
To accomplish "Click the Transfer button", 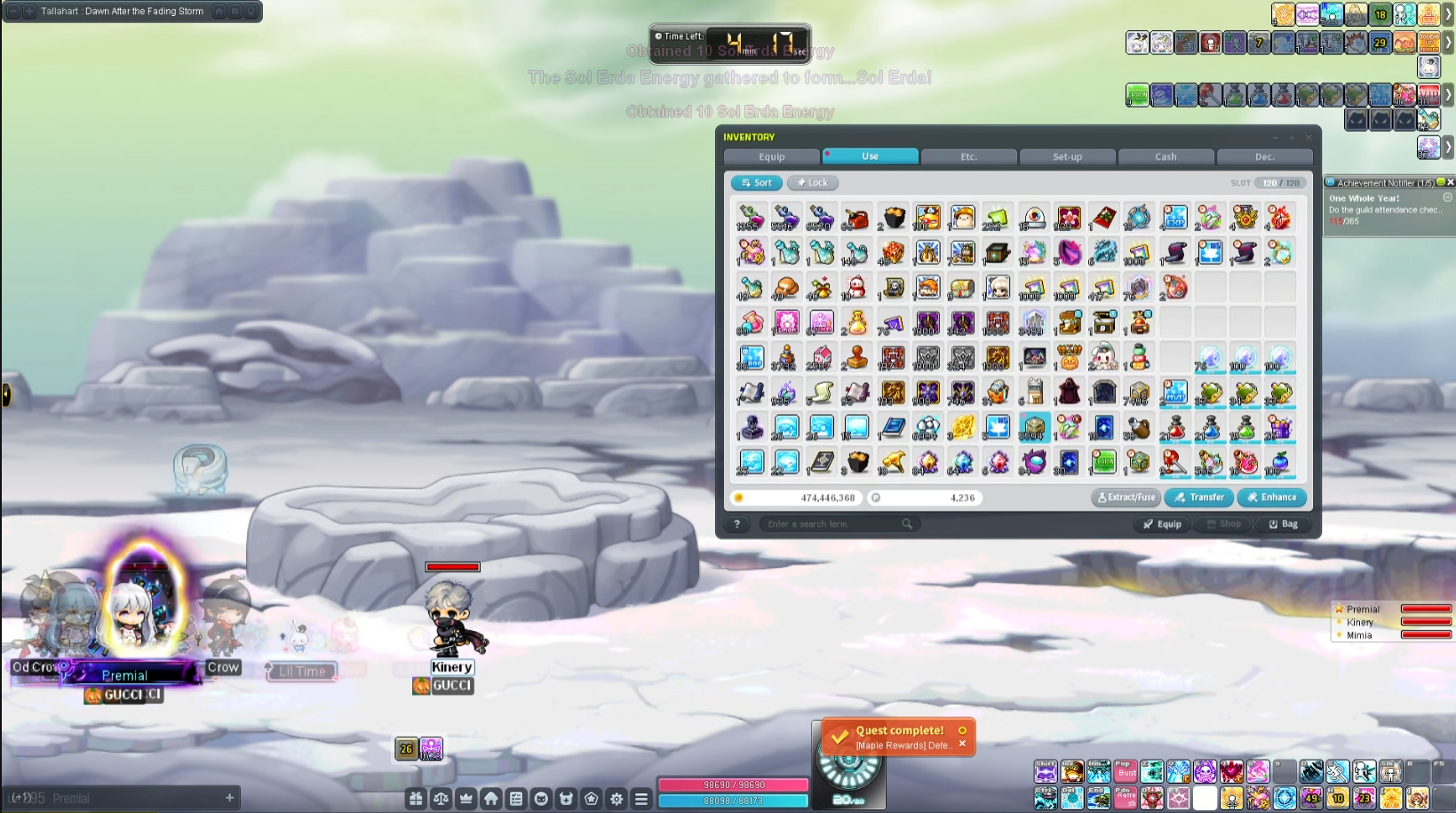I will point(1198,498).
